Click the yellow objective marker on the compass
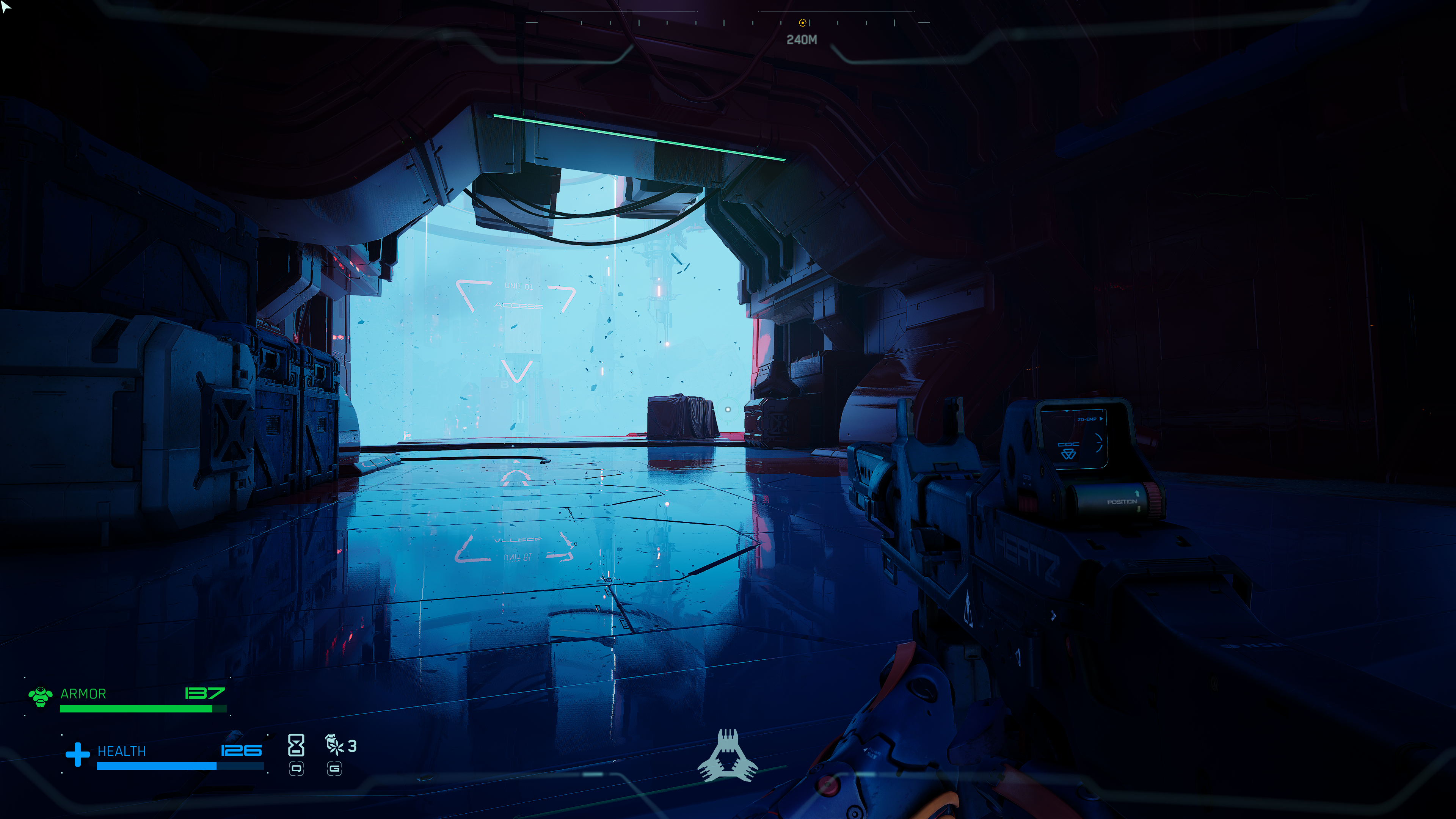Viewport: 1456px width, 819px height. [x=802, y=23]
